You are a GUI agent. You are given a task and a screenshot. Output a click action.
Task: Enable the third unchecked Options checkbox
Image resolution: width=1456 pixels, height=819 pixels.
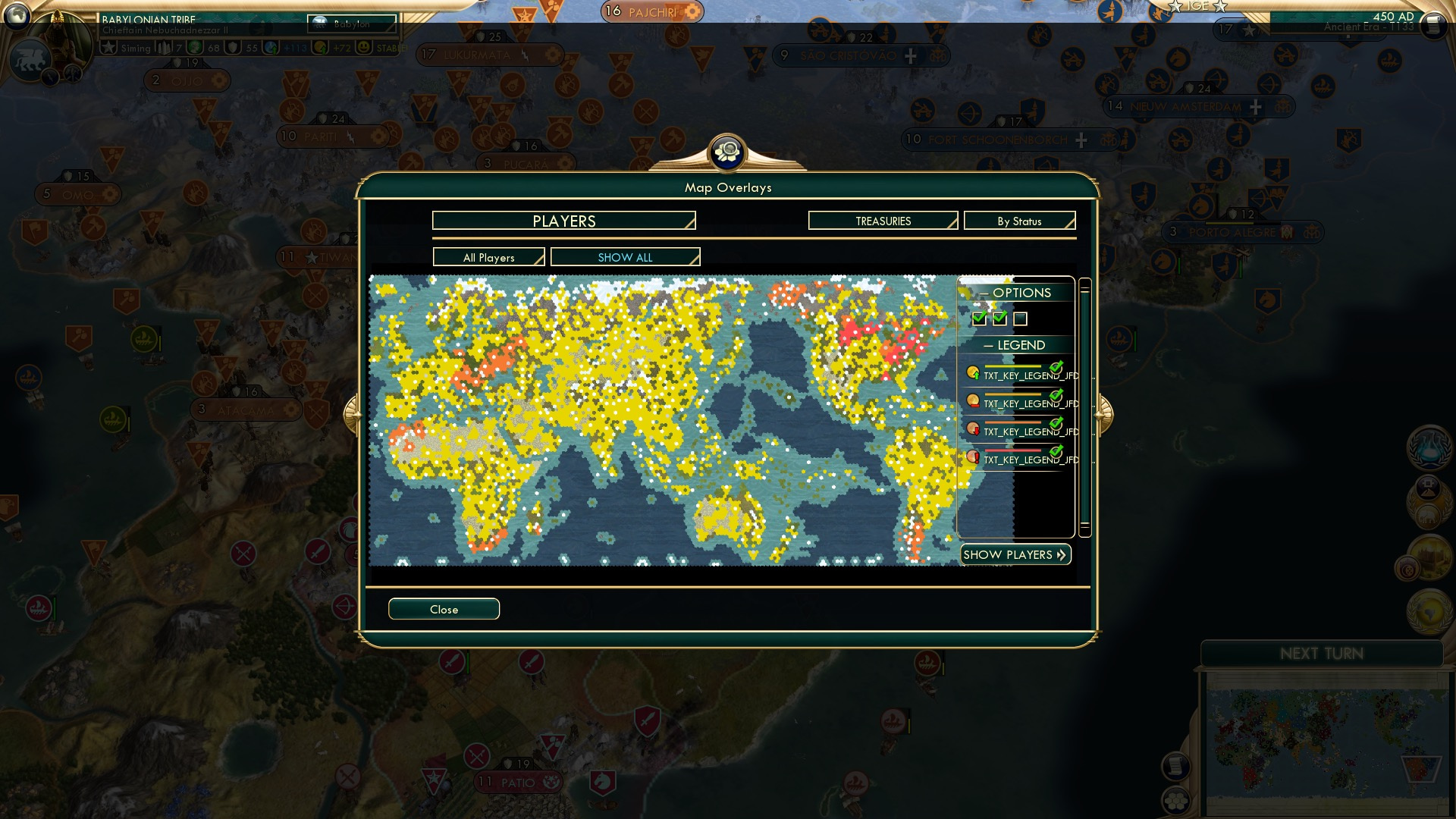pyautogui.click(x=1021, y=319)
